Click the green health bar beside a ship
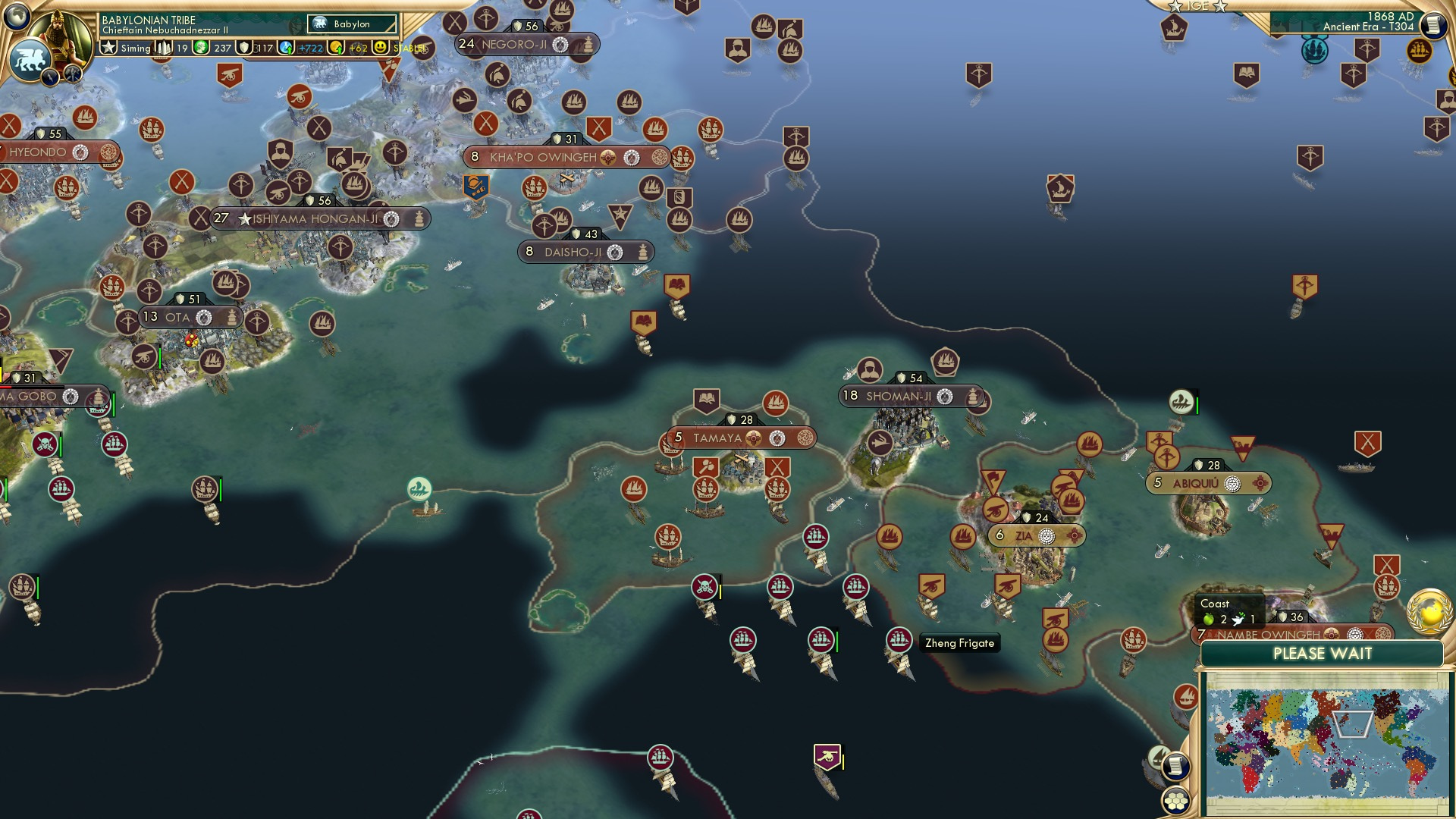The image size is (1456, 819). (x=836, y=639)
